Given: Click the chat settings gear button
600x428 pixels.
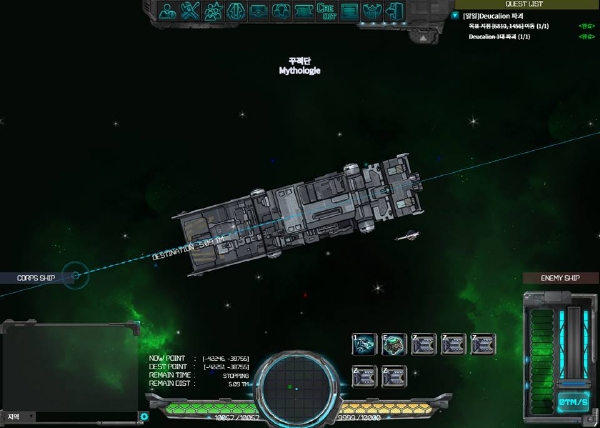Looking at the screenshot, I should pyautogui.click(x=144, y=416).
